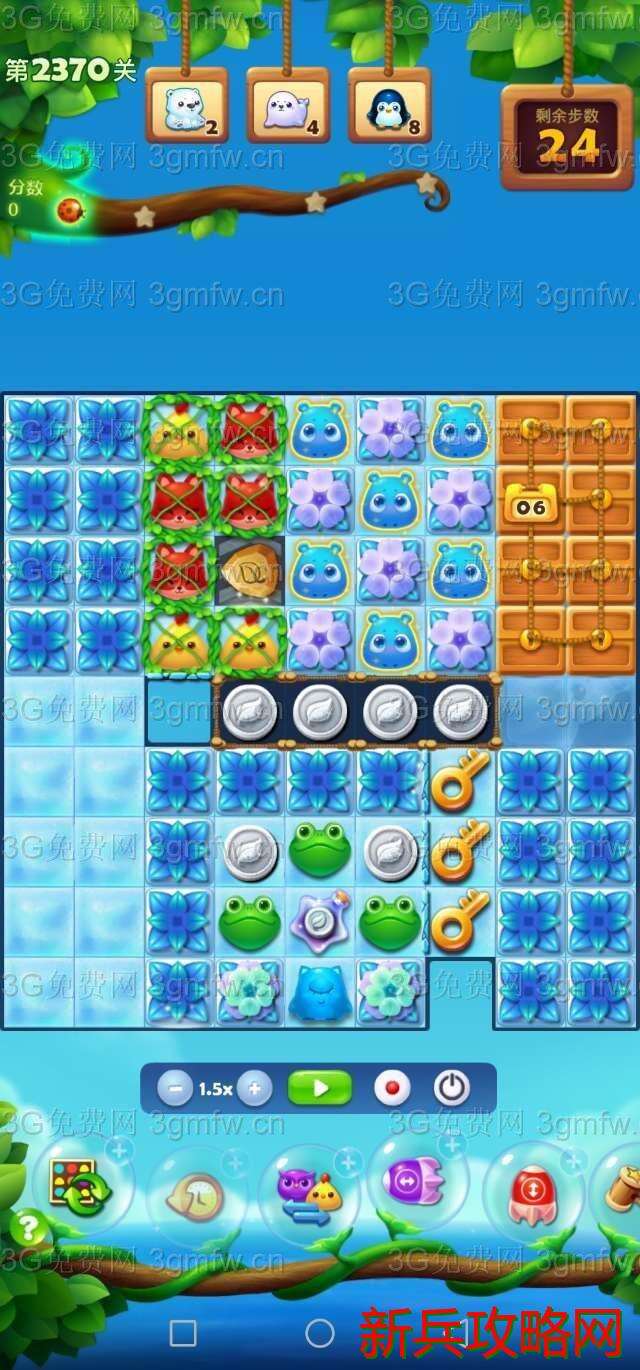This screenshot has width=640, height=1370.
Task: Hit the green play button
Action: click(x=320, y=1088)
